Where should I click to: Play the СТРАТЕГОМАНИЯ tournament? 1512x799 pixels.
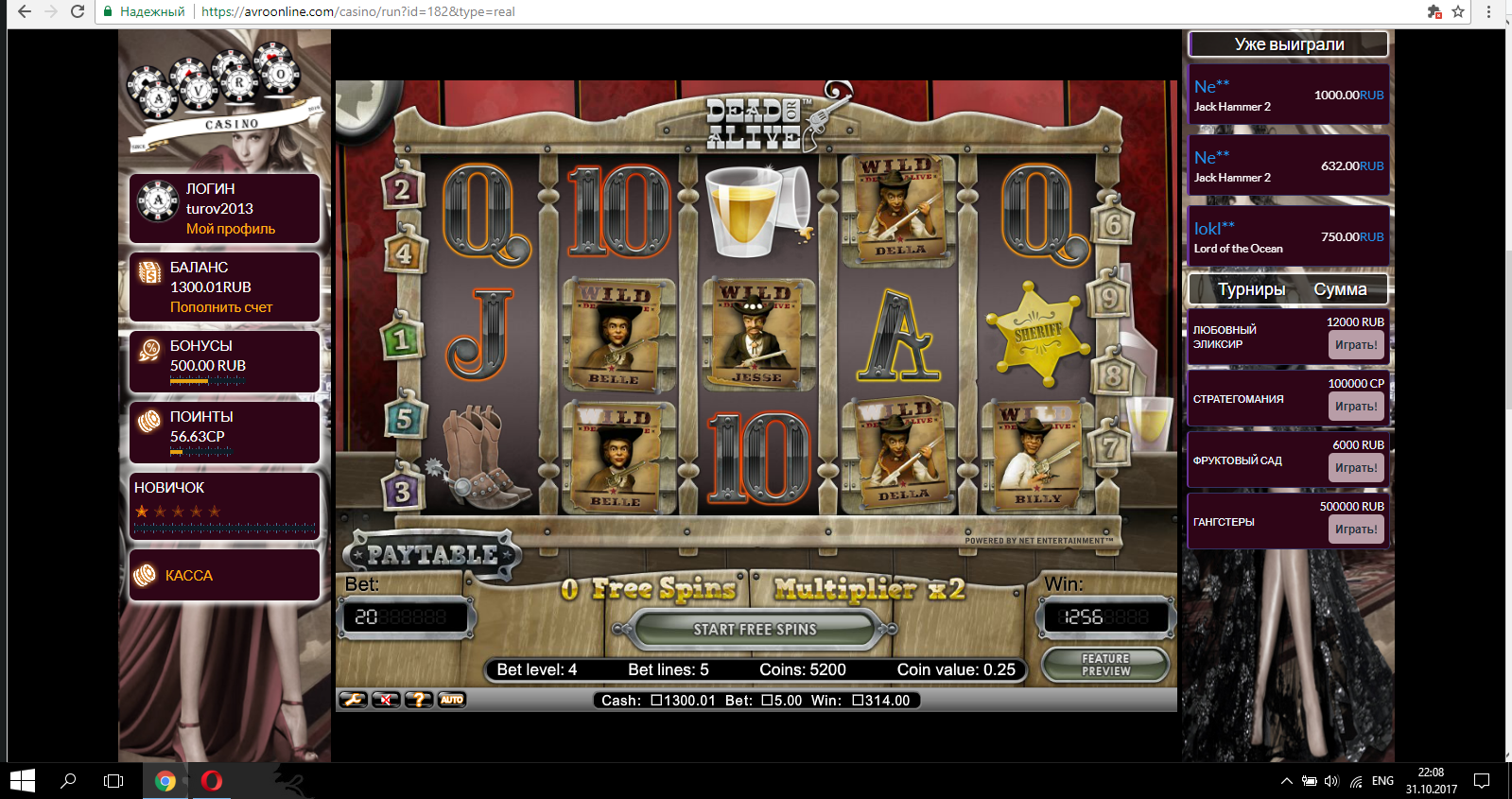coord(1356,407)
